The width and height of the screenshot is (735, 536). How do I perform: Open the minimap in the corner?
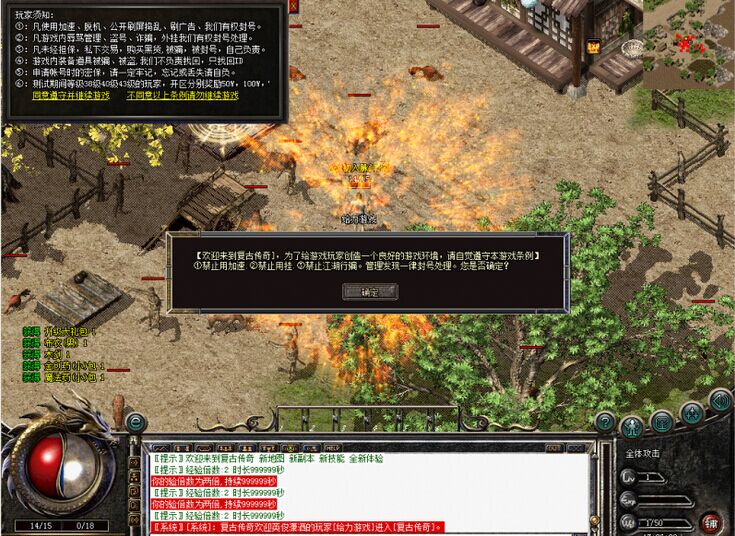(x=687, y=43)
